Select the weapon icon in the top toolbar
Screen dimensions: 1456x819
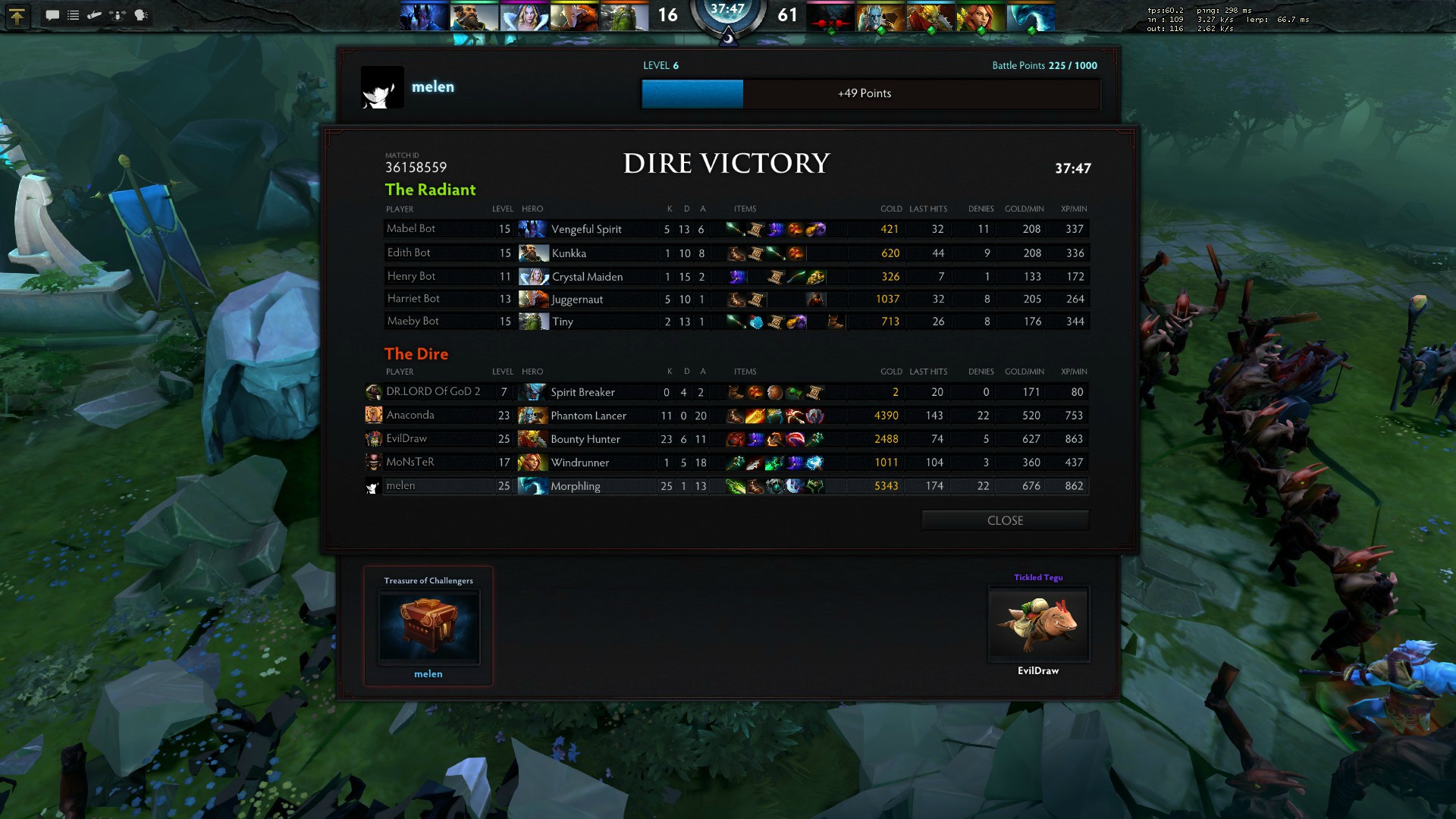click(94, 15)
